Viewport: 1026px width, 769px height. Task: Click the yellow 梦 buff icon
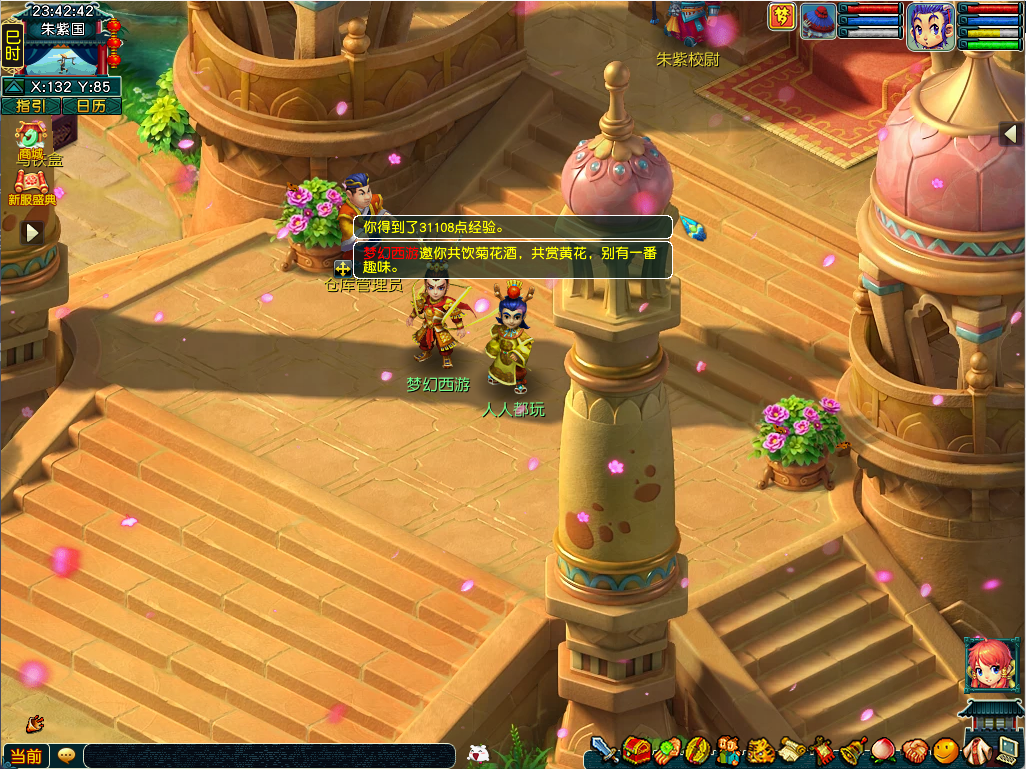(782, 17)
